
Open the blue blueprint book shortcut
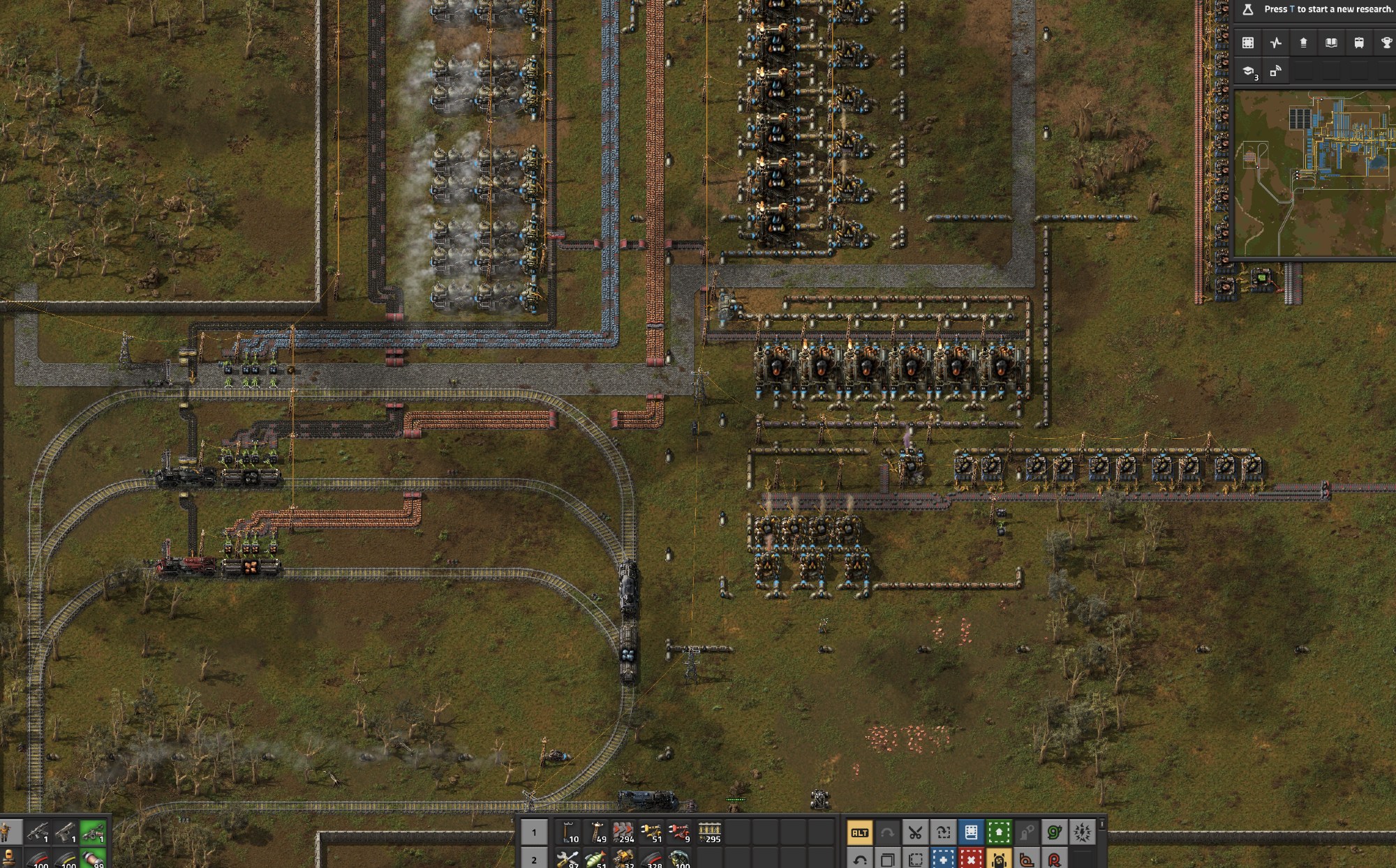tap(971, 832)
